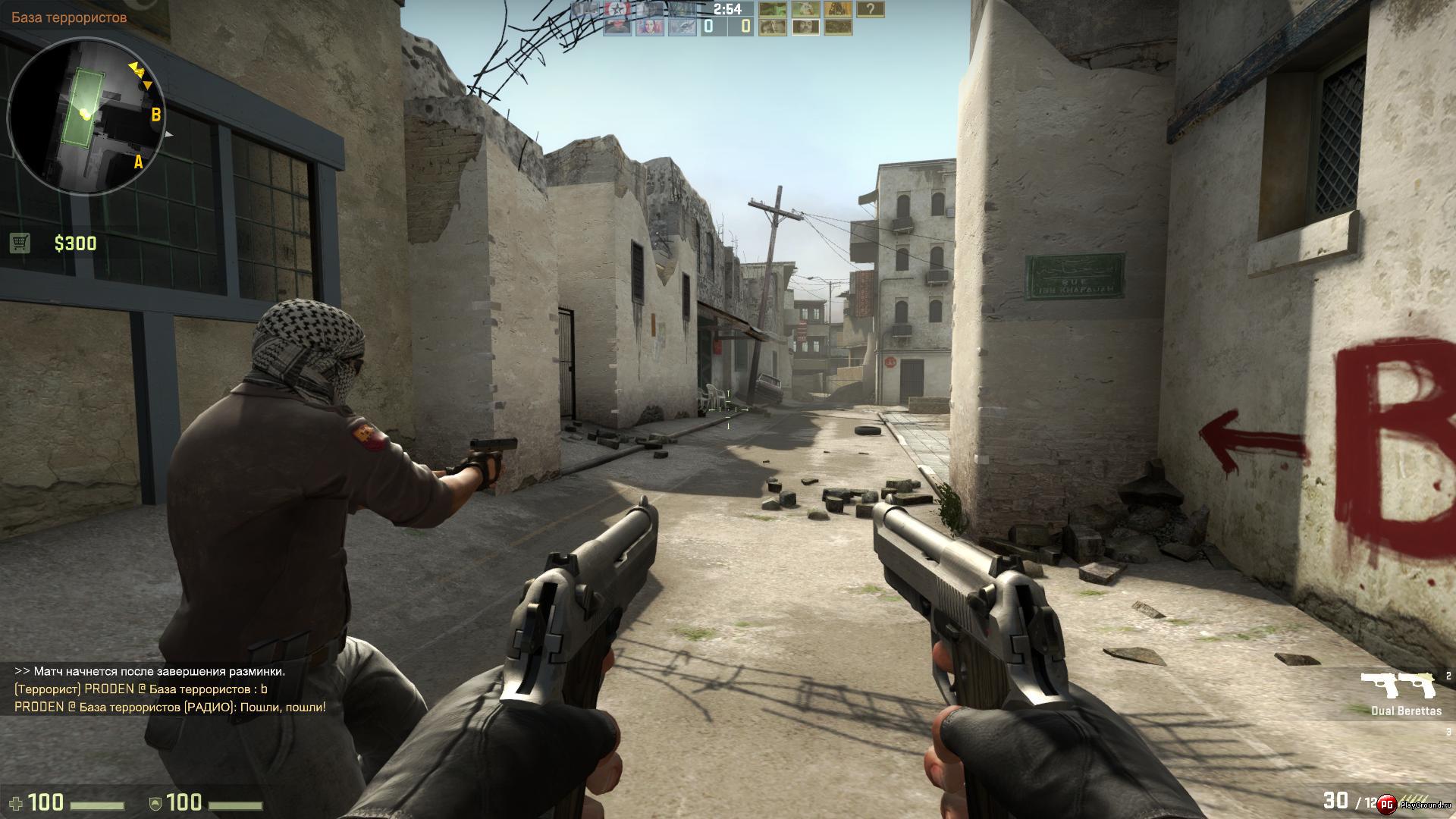
Task: Select the Terrorist score counter showing 0
Action: pos(745,26)
